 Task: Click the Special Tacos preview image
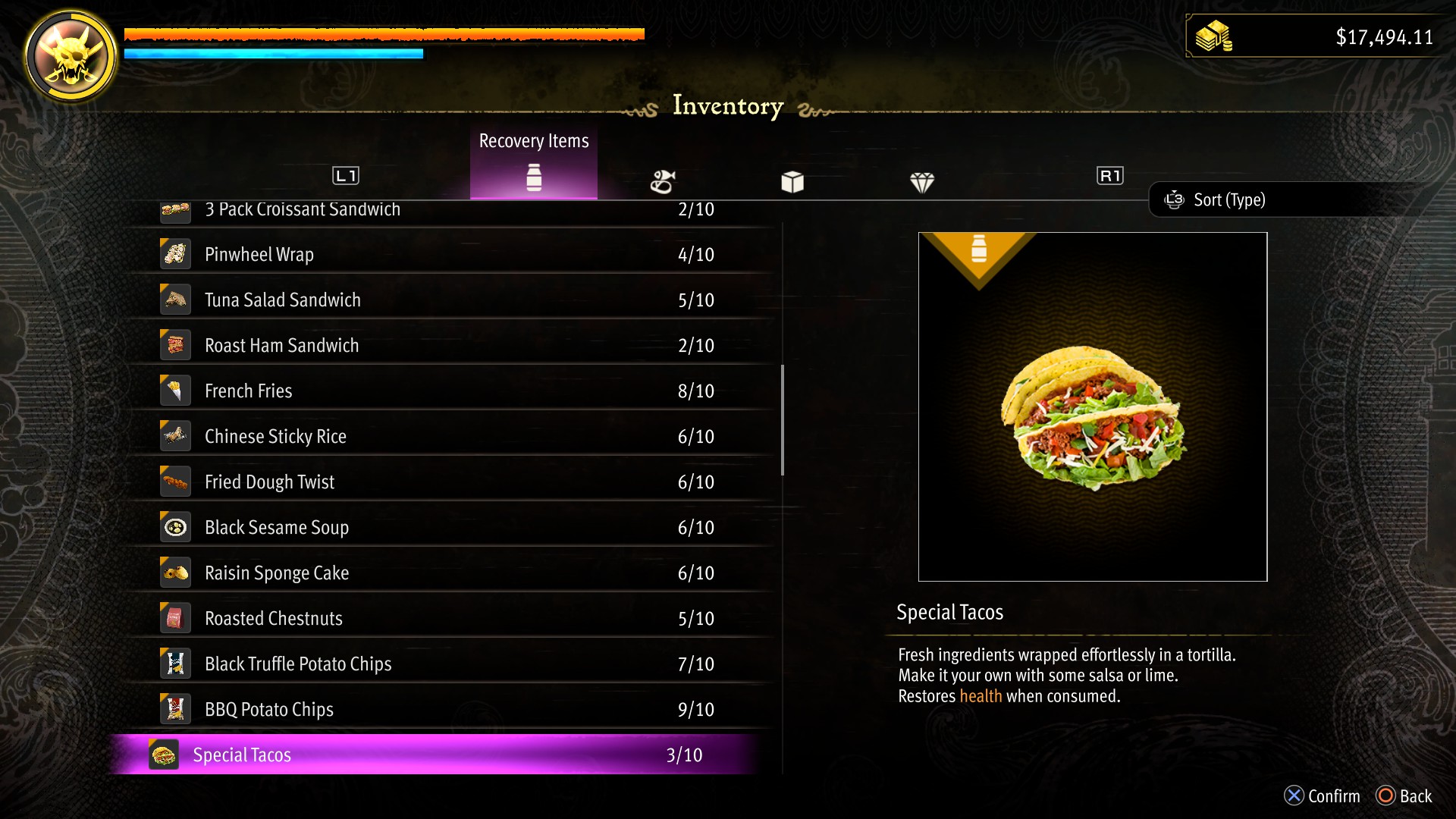(x=1092, y=407)
